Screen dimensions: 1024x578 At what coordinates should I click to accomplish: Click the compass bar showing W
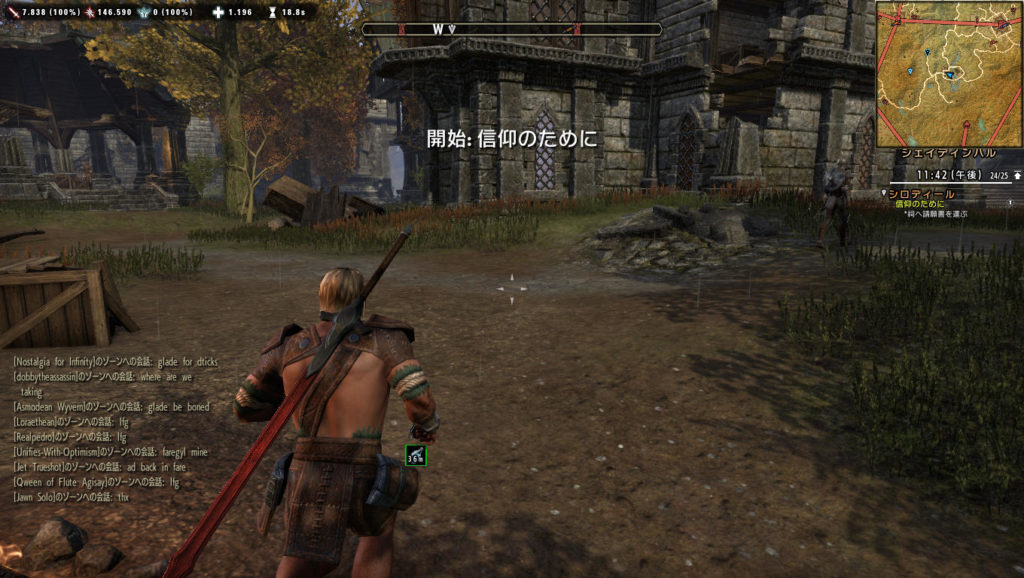[511, 30]
